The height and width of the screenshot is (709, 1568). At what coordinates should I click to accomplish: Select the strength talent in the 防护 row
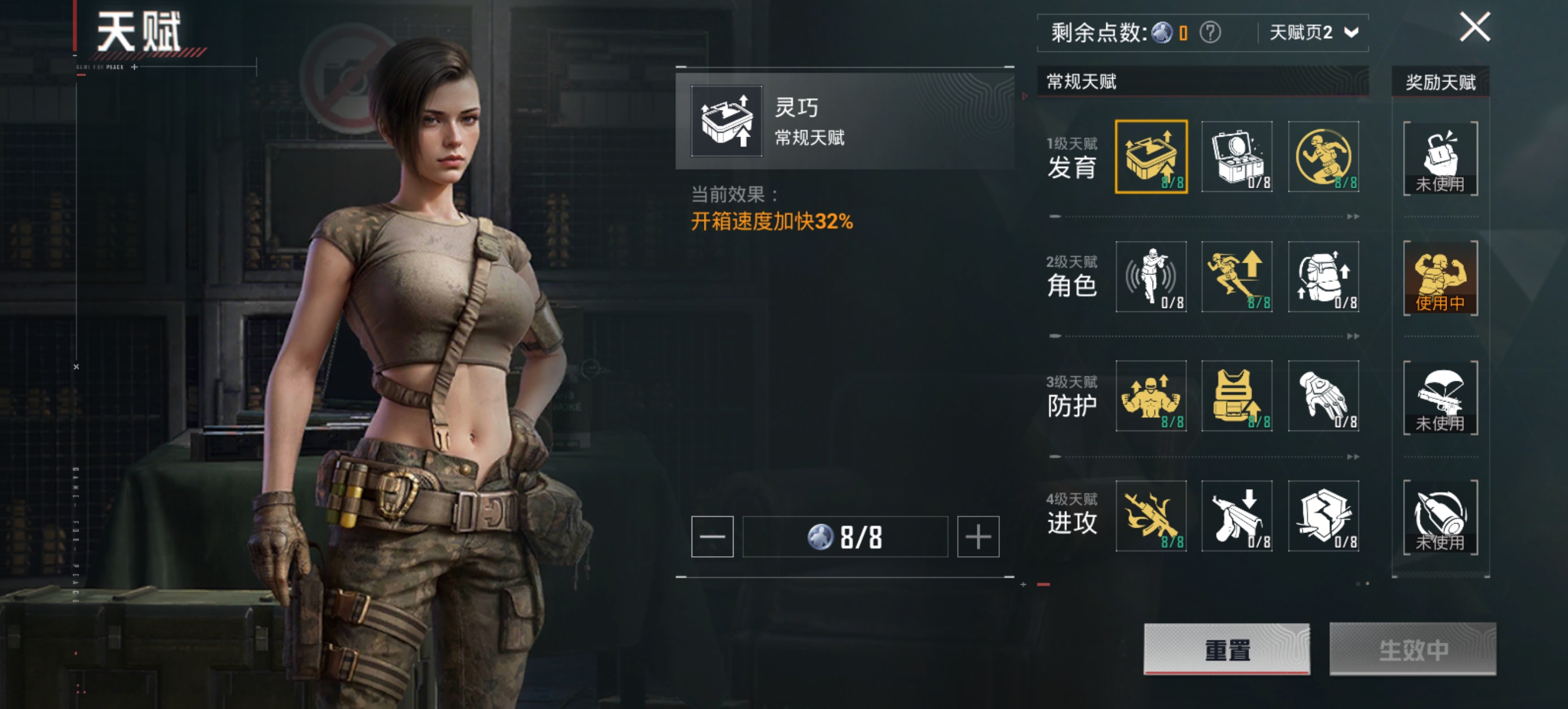tap(1150, 396)
